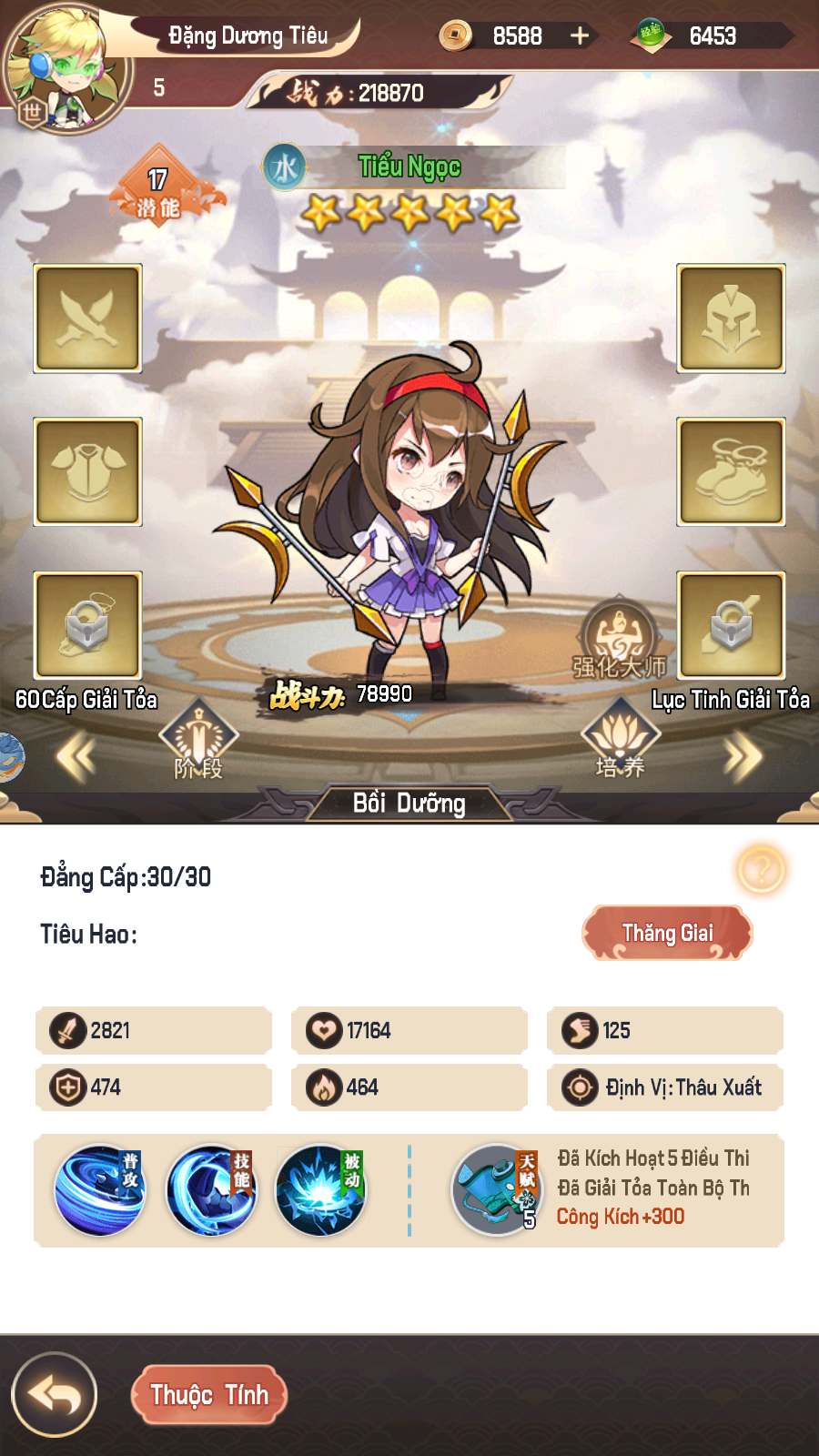View the blue swirl basic attack skill
The width and height of the screenshot is (819, 1456).
(100, 1189)
